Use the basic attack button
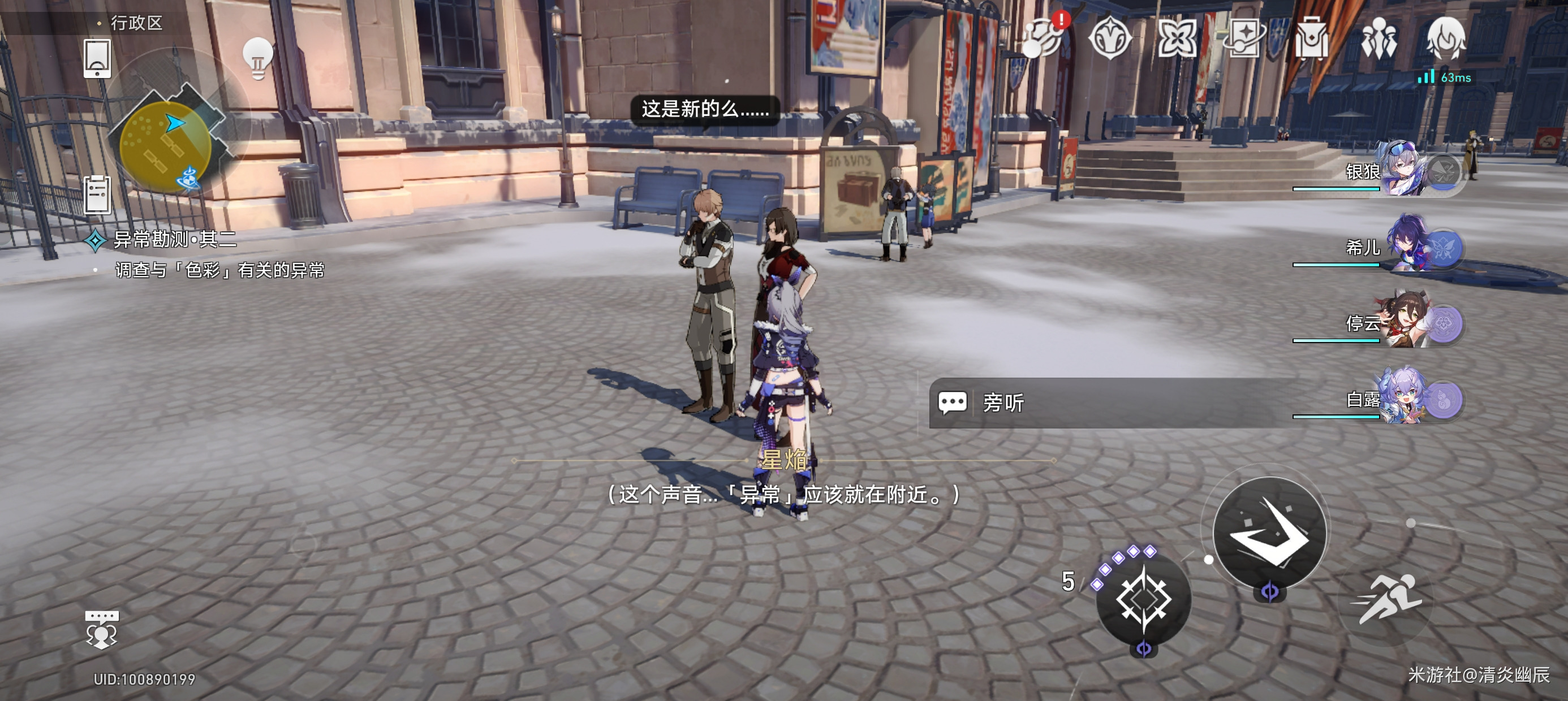The height and width of the screenshot is (701, 1568). click(1269, 533)
